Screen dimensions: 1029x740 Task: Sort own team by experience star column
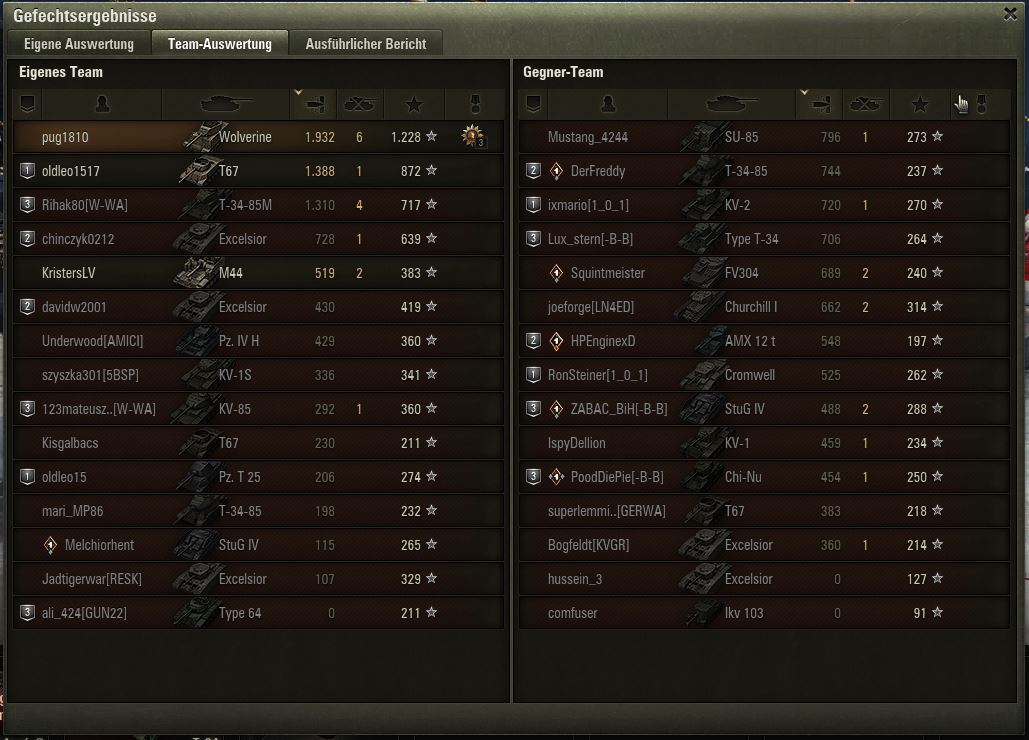[x=414, y=103]
